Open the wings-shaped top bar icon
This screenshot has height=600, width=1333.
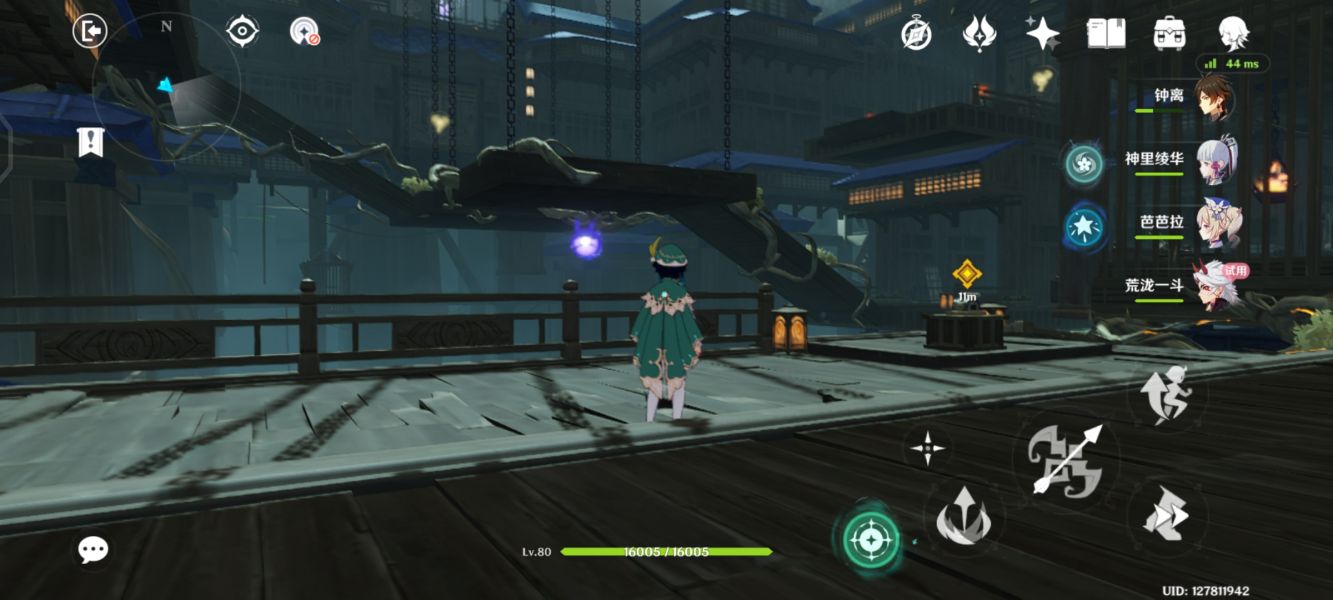point(978,34)
